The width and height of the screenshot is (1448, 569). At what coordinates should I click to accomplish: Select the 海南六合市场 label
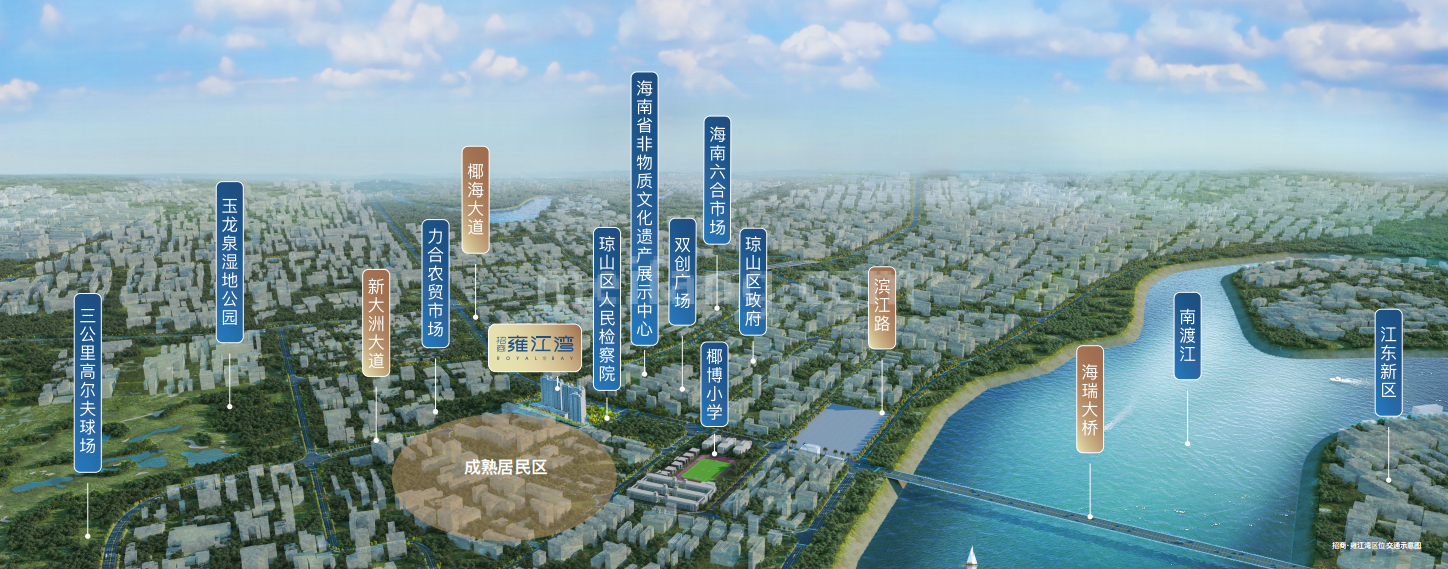717,180
